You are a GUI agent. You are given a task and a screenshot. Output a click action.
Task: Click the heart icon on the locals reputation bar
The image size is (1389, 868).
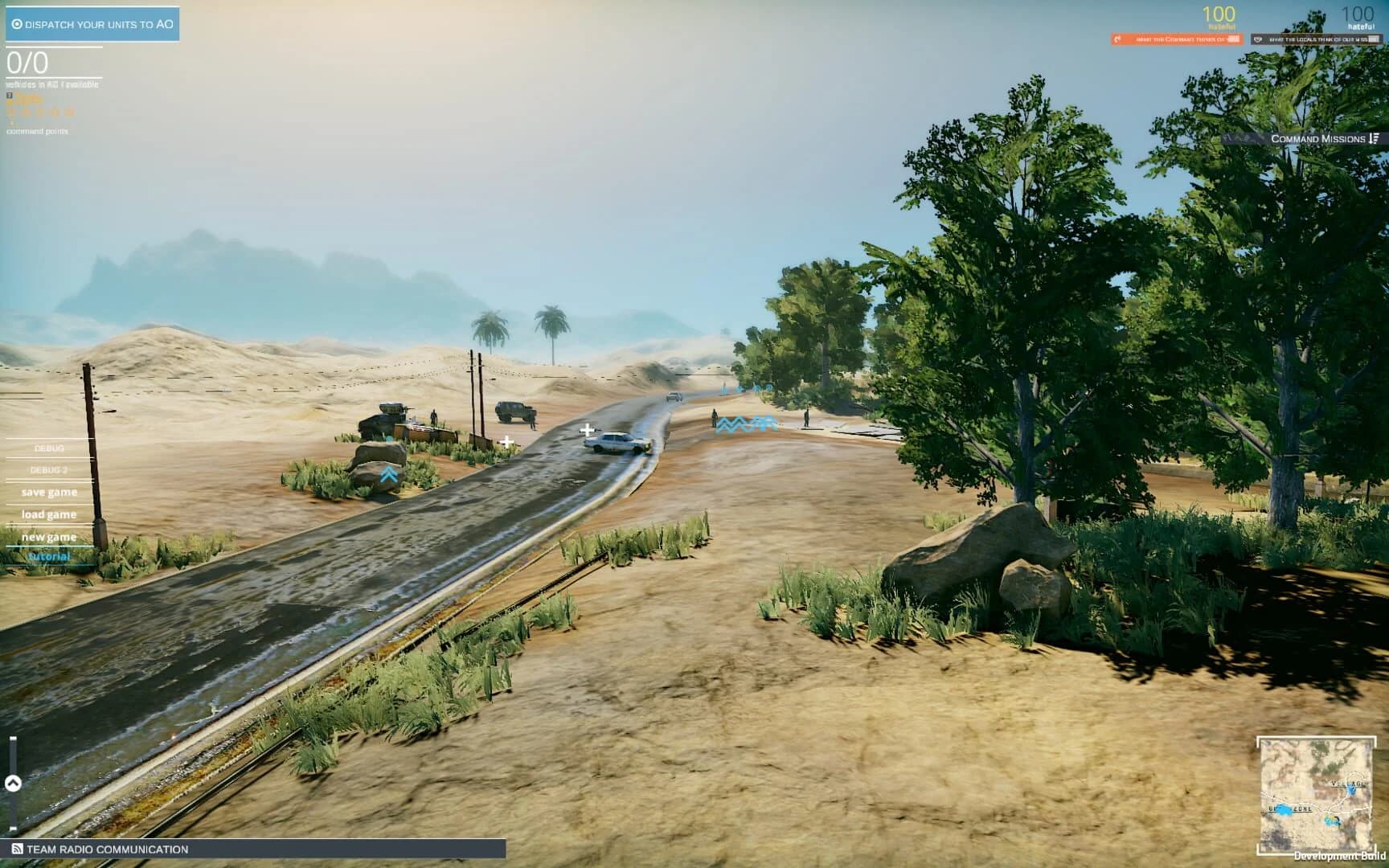tap(1258, 38)
